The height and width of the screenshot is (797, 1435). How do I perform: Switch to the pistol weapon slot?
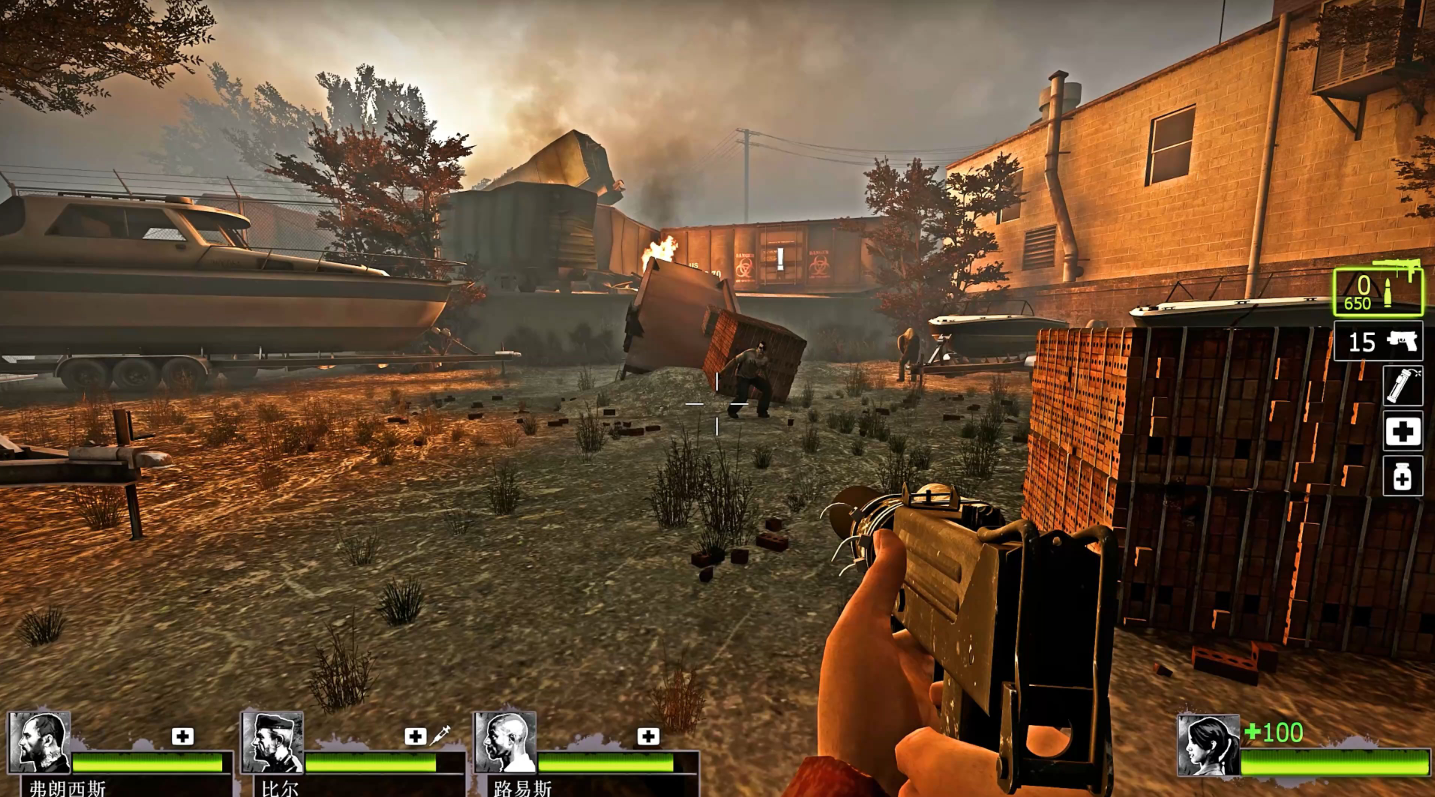pos(1377,342)
